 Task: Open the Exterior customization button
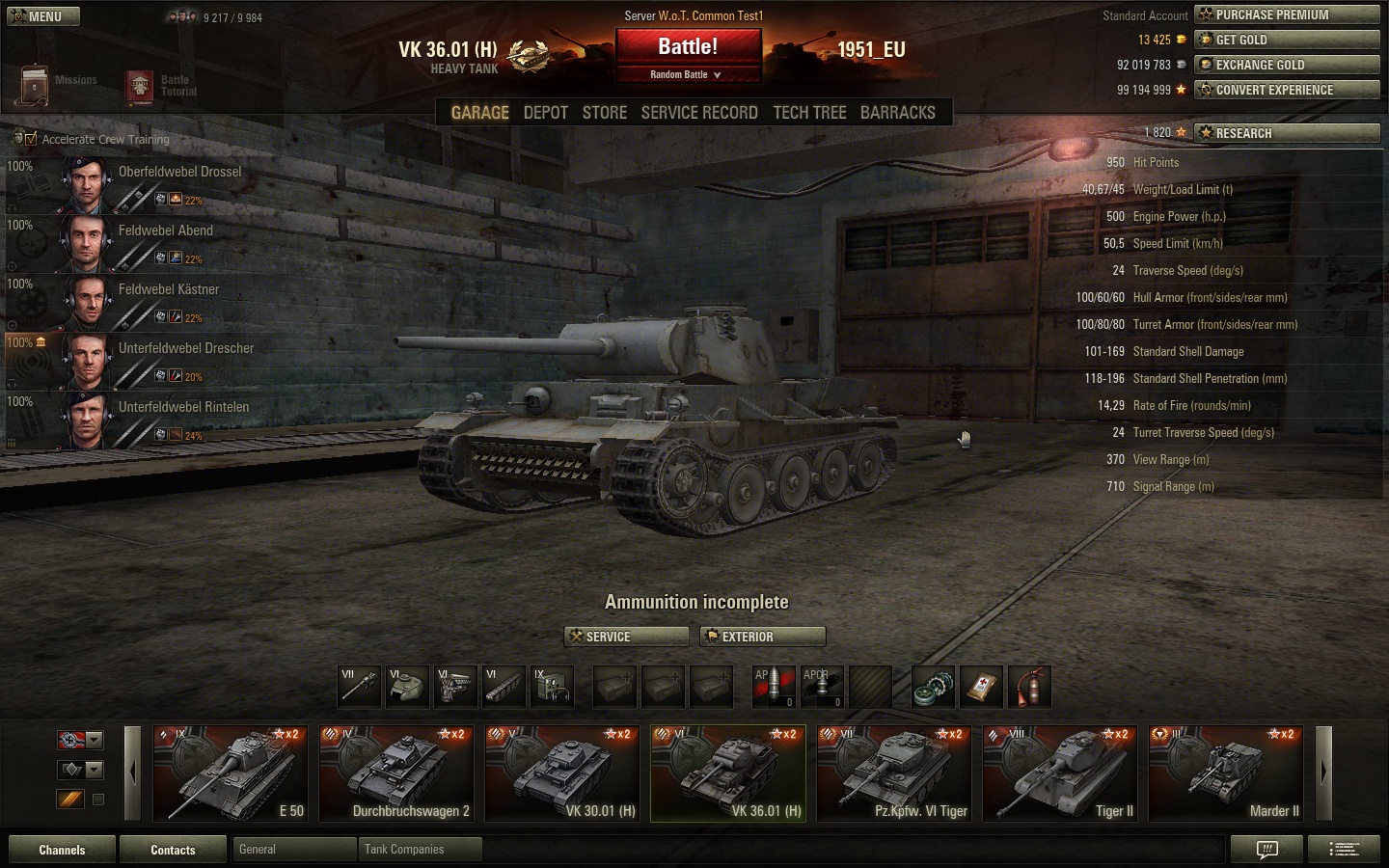(763, 637)
